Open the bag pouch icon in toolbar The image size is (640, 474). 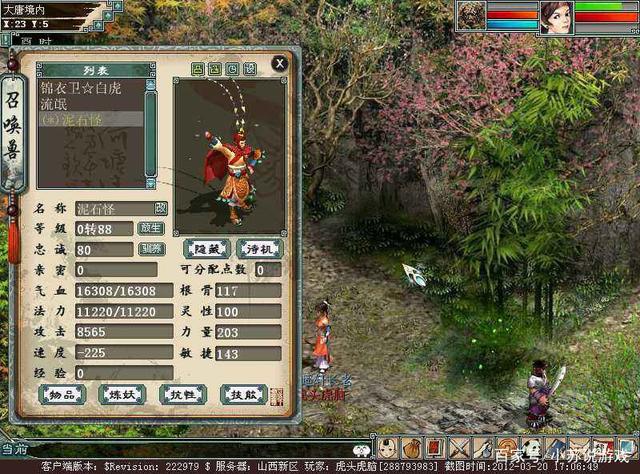(412, 449)
